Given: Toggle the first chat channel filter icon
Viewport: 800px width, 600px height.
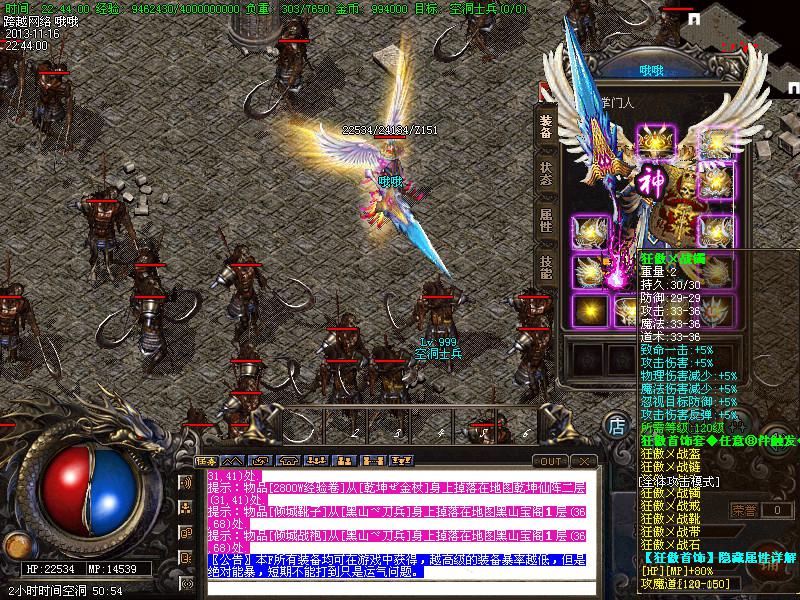Looking at the screenshot, I should (186, 482).
